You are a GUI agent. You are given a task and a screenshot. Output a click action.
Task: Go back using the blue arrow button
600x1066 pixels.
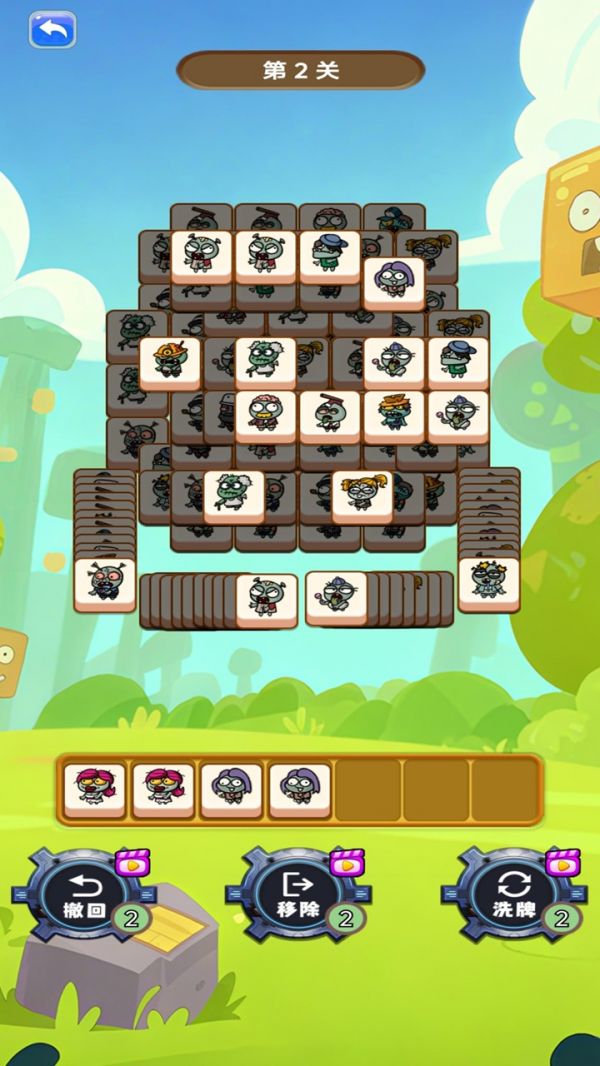click(x=52, y=30)
